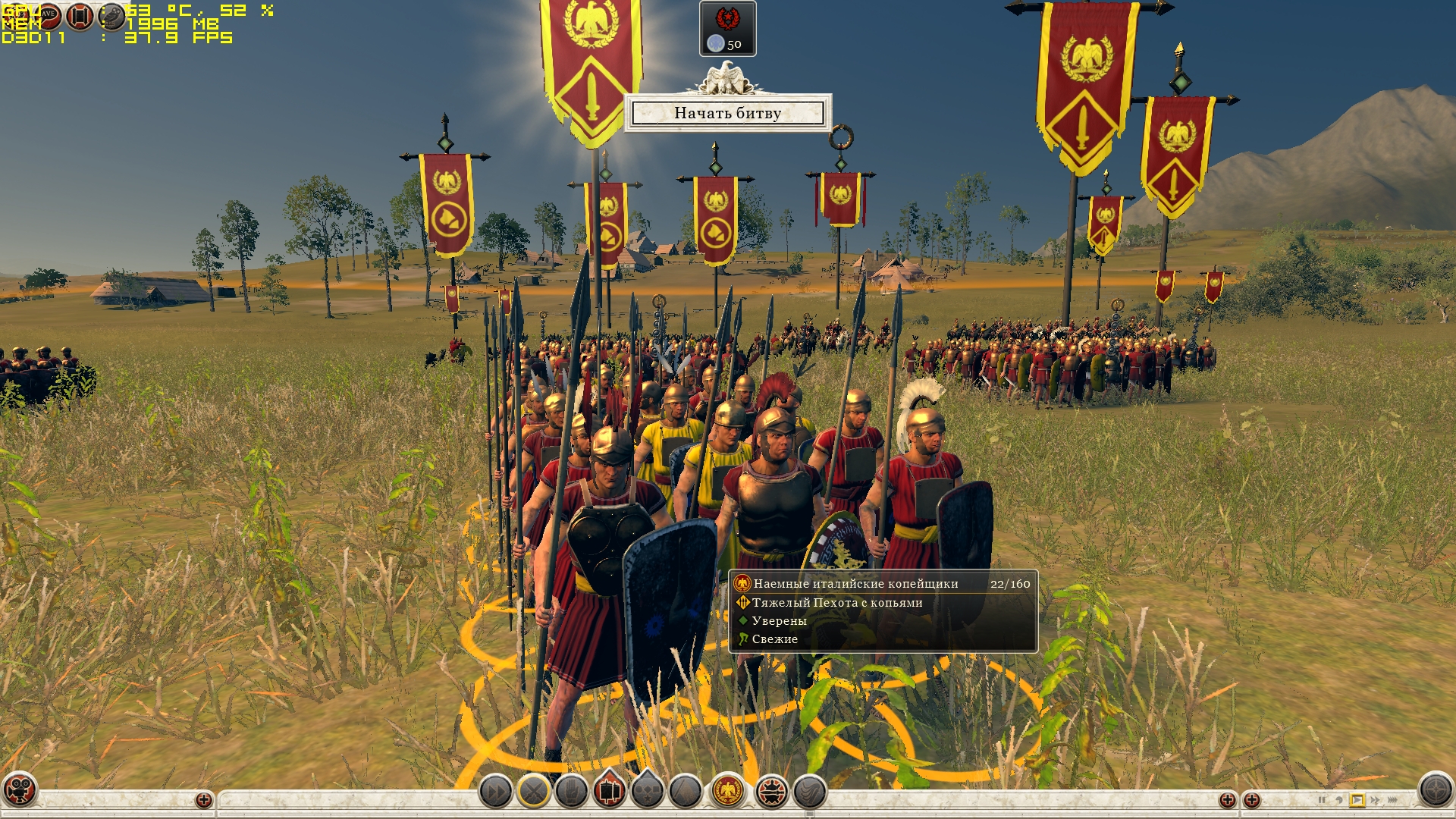1456x819 pixels.
Task: Click the grey flowing cape ability button
Action: 810,792
